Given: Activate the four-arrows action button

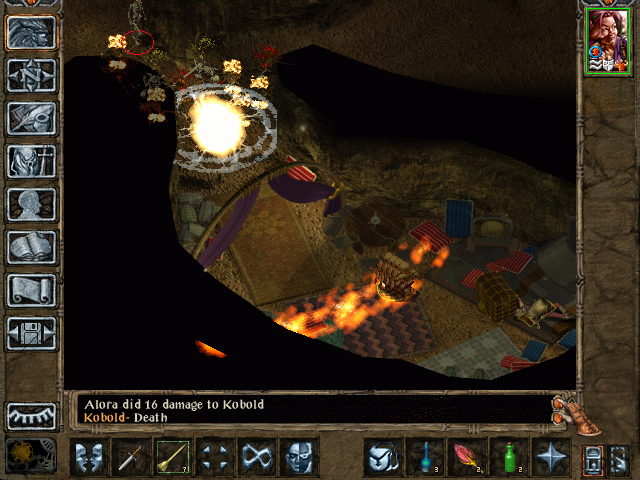Looking at the screenshot, I should [x=215, y=458].
